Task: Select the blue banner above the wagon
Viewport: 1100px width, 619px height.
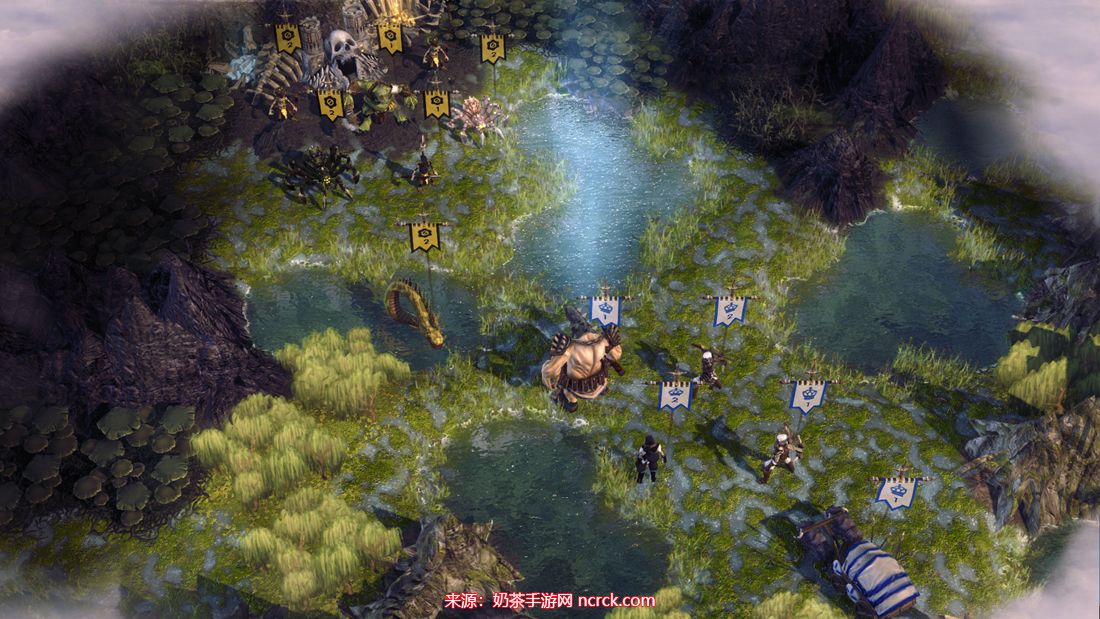Action: (x=897, y=492)
